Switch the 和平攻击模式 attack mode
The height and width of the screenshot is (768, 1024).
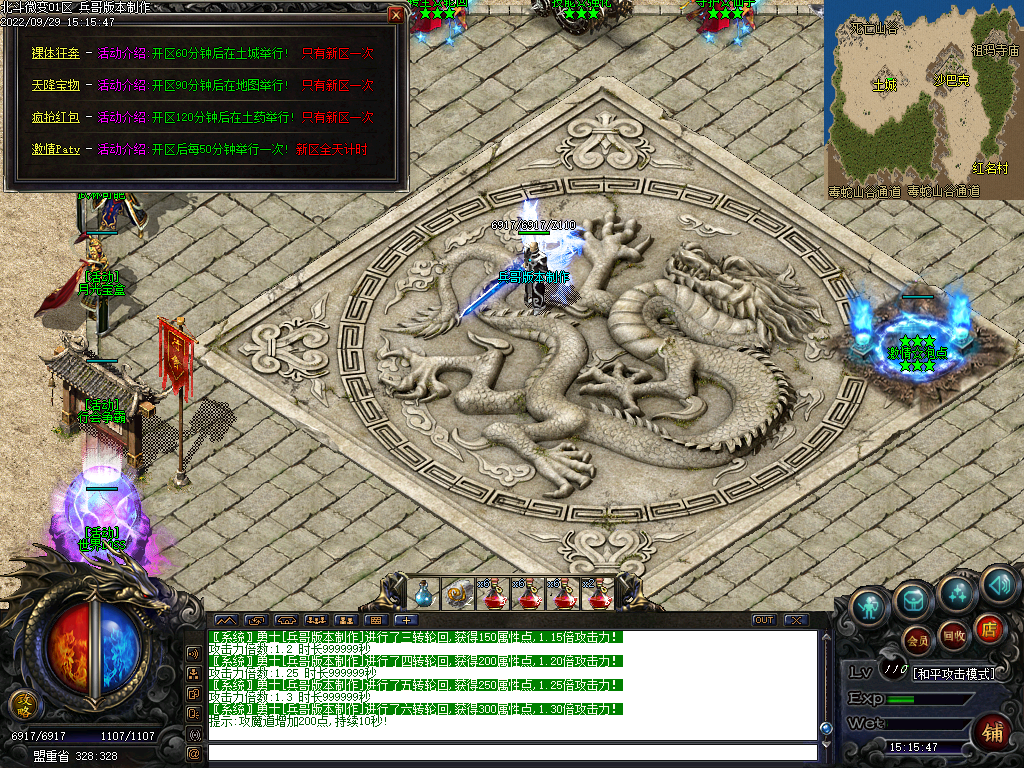click(x=953, y=673)
